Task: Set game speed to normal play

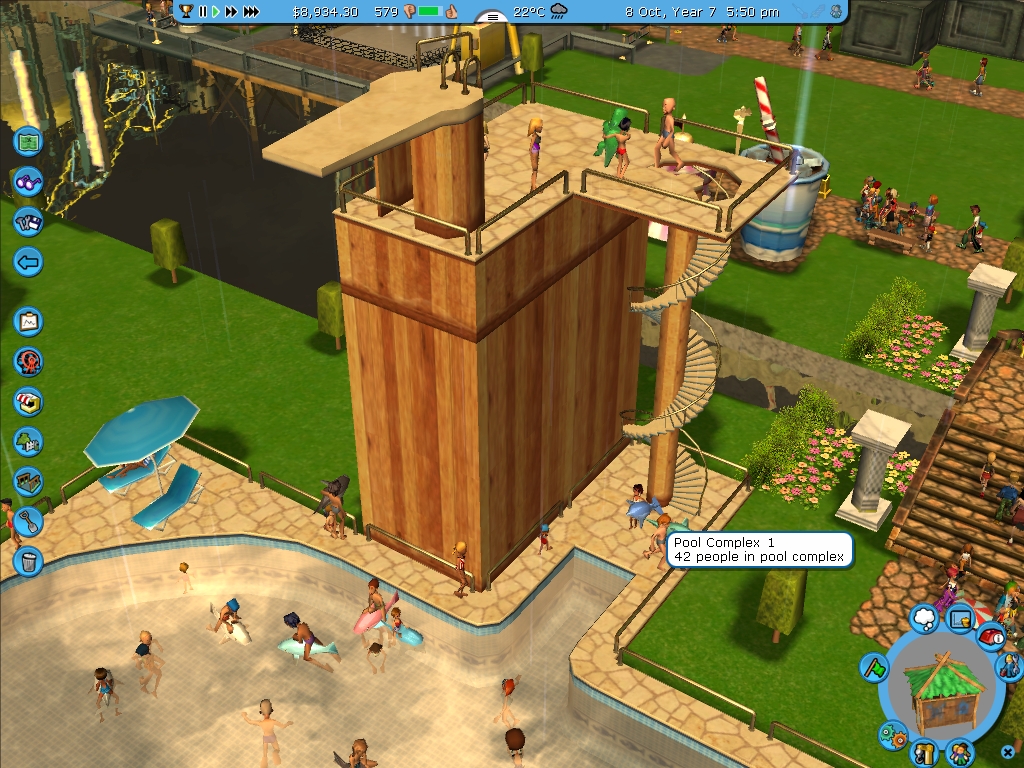Action: pyautogui.click(x=215, y=12)
